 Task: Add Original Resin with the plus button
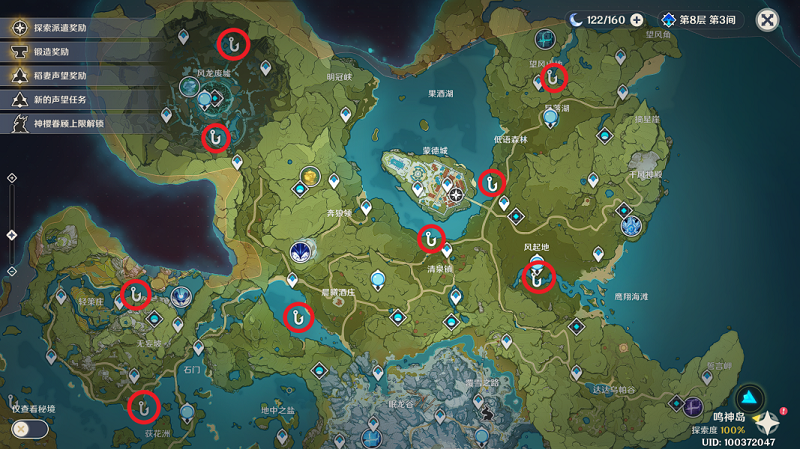(637, 20)
